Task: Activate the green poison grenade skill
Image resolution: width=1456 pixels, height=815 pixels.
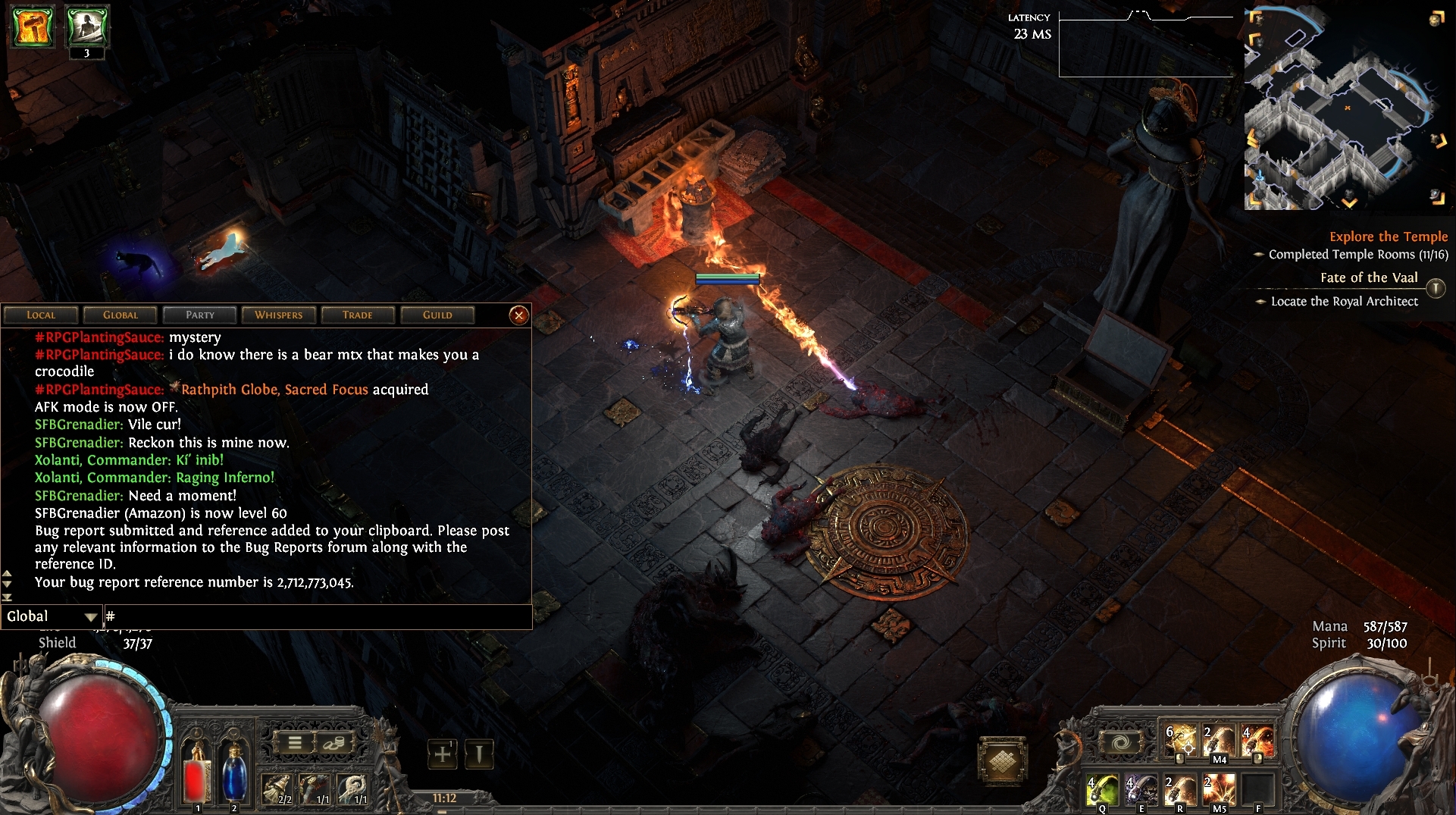Action: coord(1101,790)
